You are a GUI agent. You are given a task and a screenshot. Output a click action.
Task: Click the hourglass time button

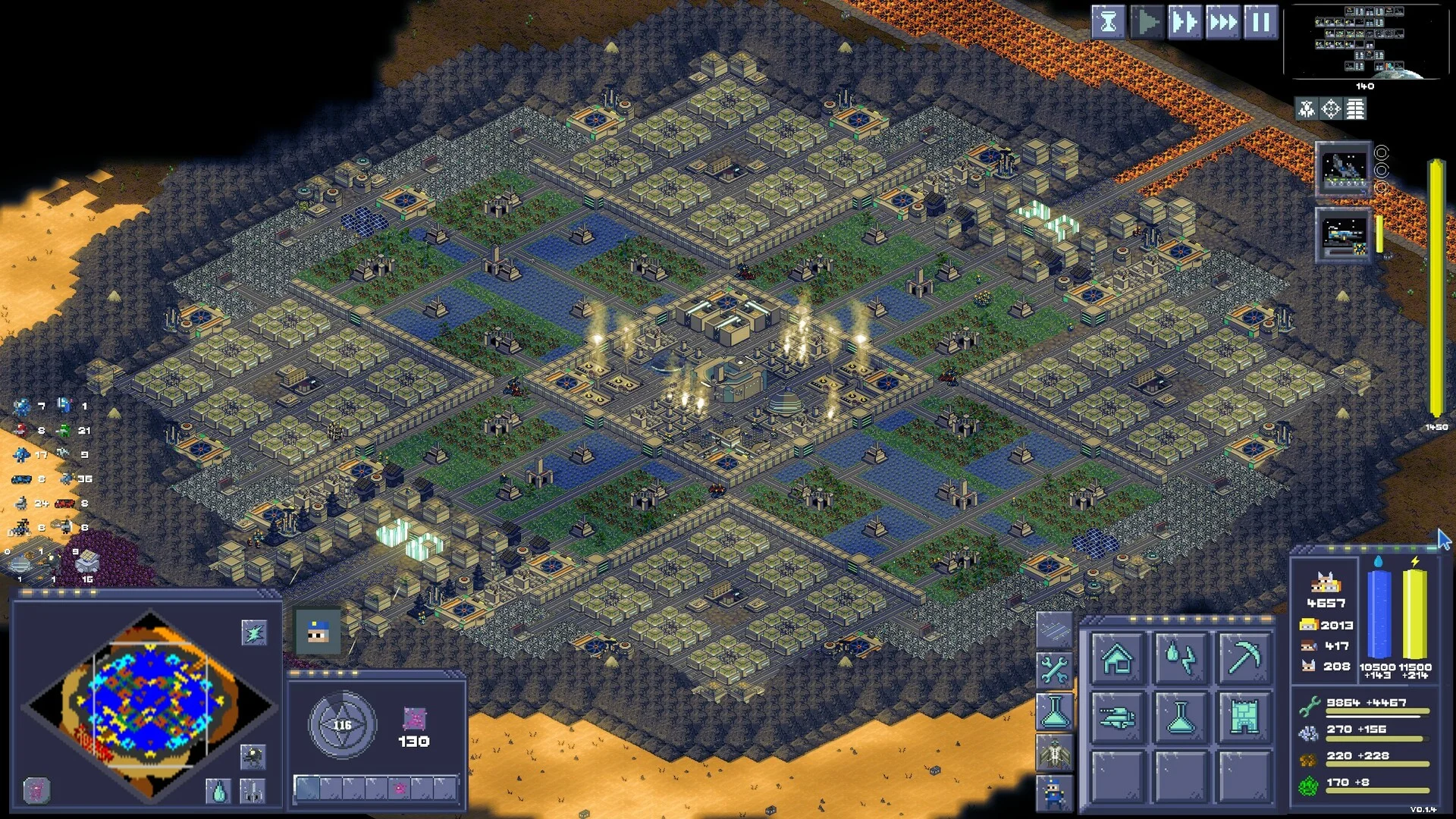pos(1108,22)
